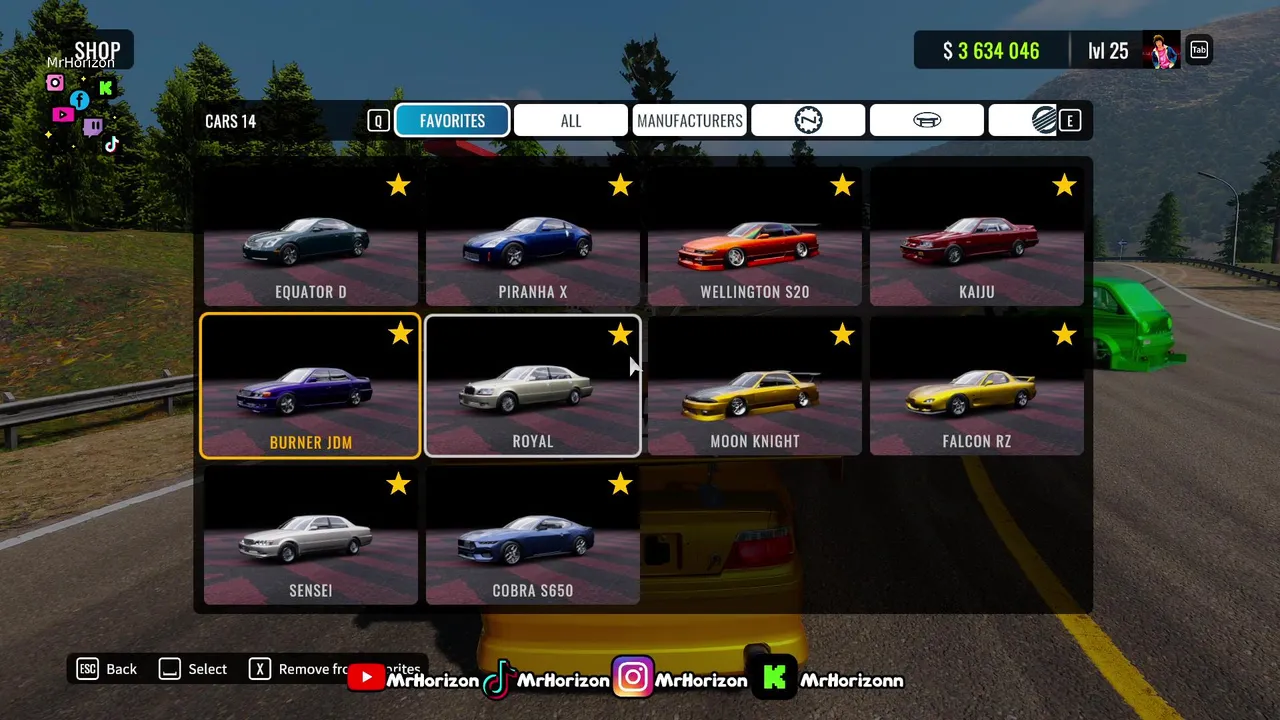1280x720 pixels.
Task: Switch to the Favorites tab
Action: (x=452, y=121)
